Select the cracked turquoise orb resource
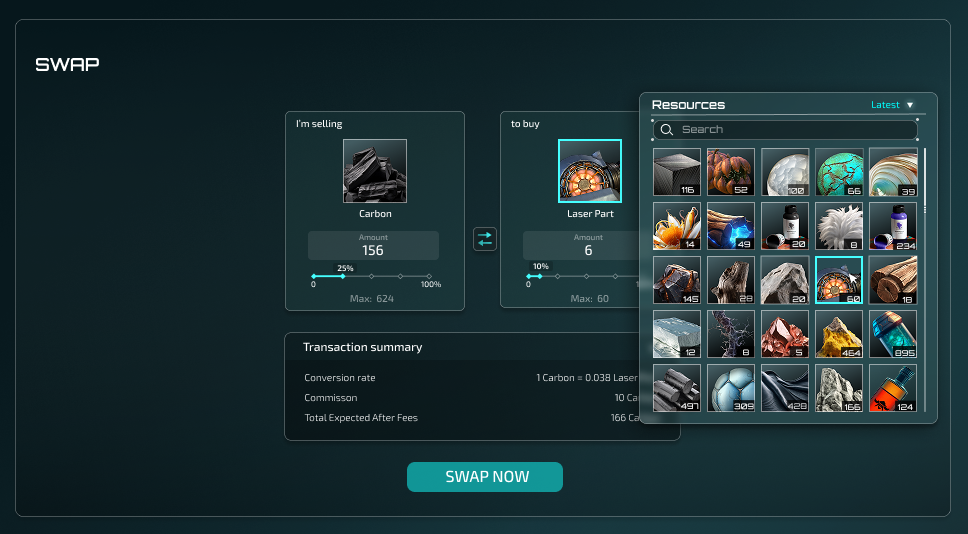The width and height of the screenshot is (968, 534). [839, 172]
